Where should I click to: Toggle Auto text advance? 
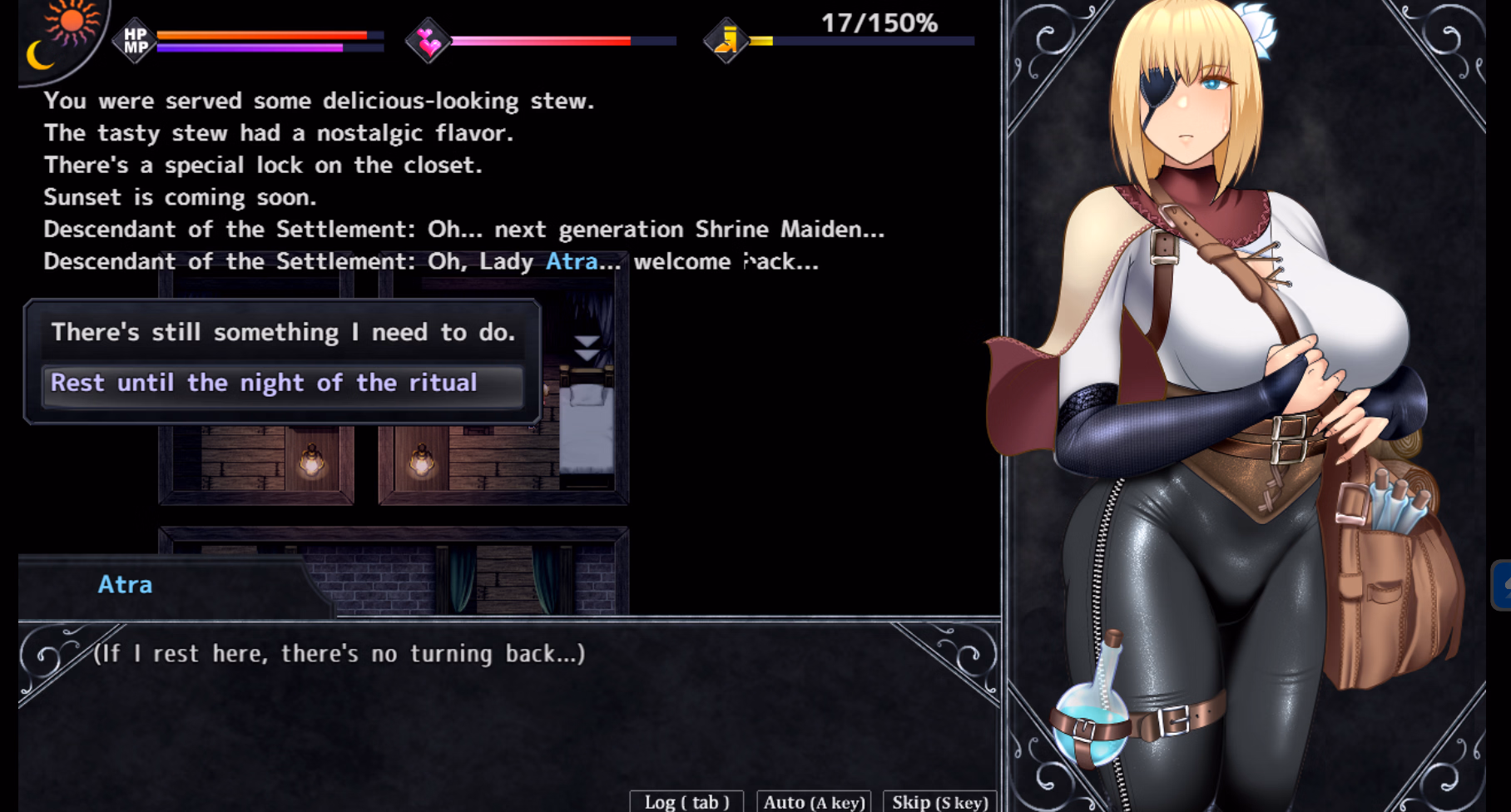pyautogui.click(x=814, y=801)
